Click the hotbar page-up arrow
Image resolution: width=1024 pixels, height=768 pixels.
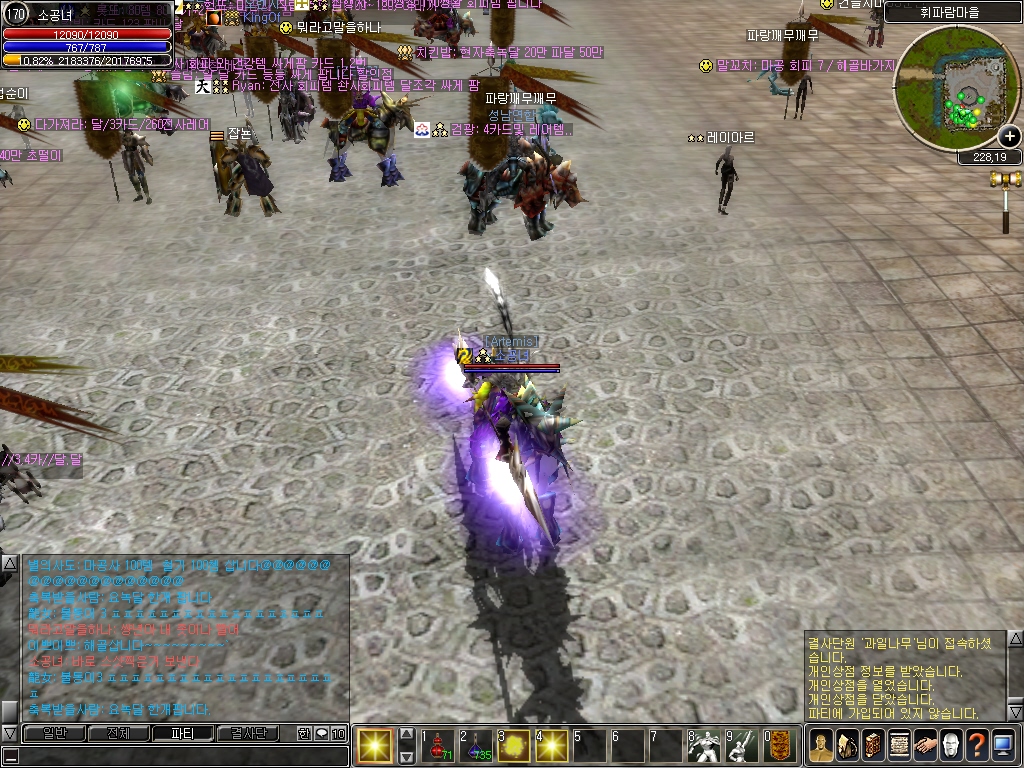pyautogui.click(x=407, y=733)
